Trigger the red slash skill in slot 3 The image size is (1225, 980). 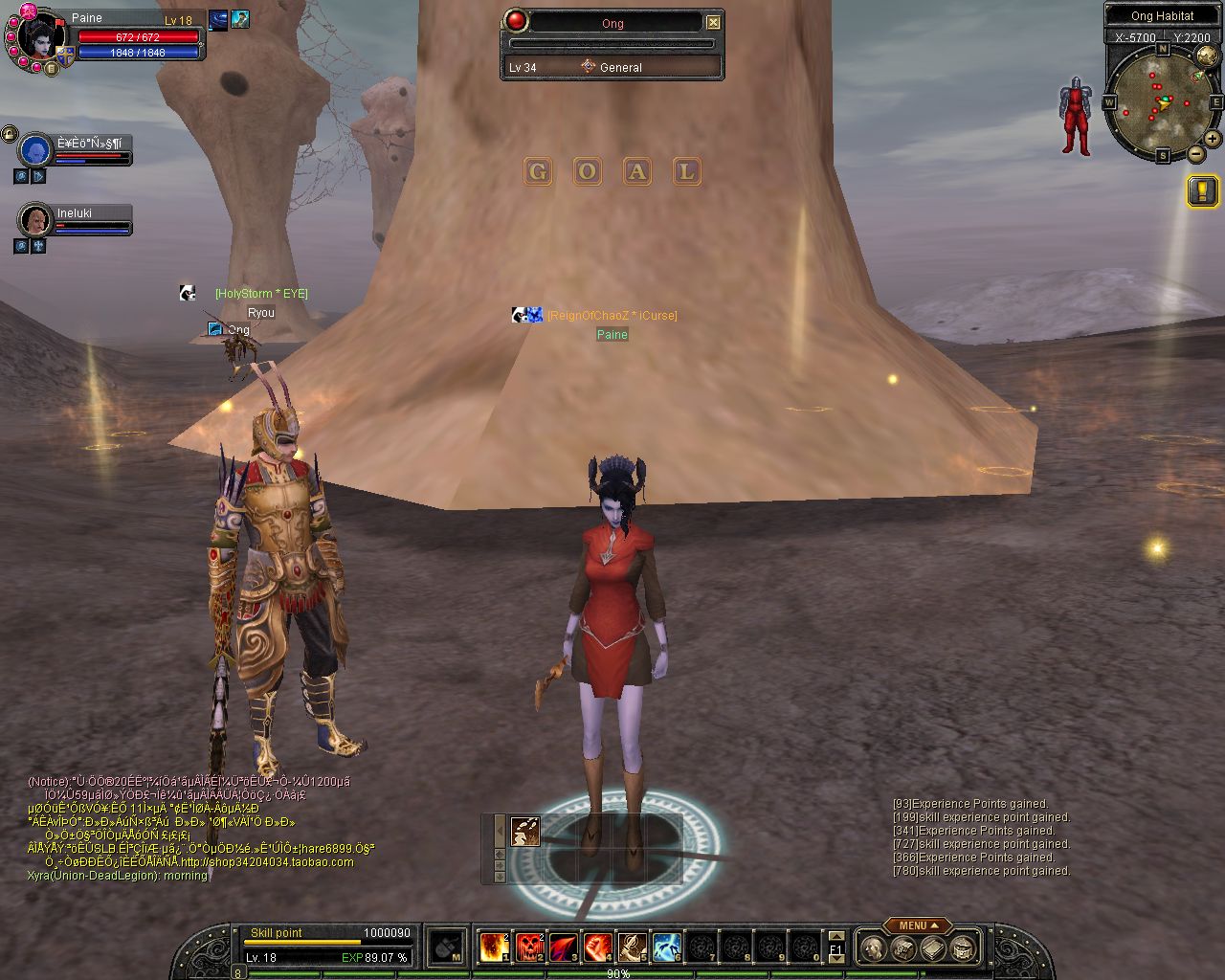click(564, 947)
